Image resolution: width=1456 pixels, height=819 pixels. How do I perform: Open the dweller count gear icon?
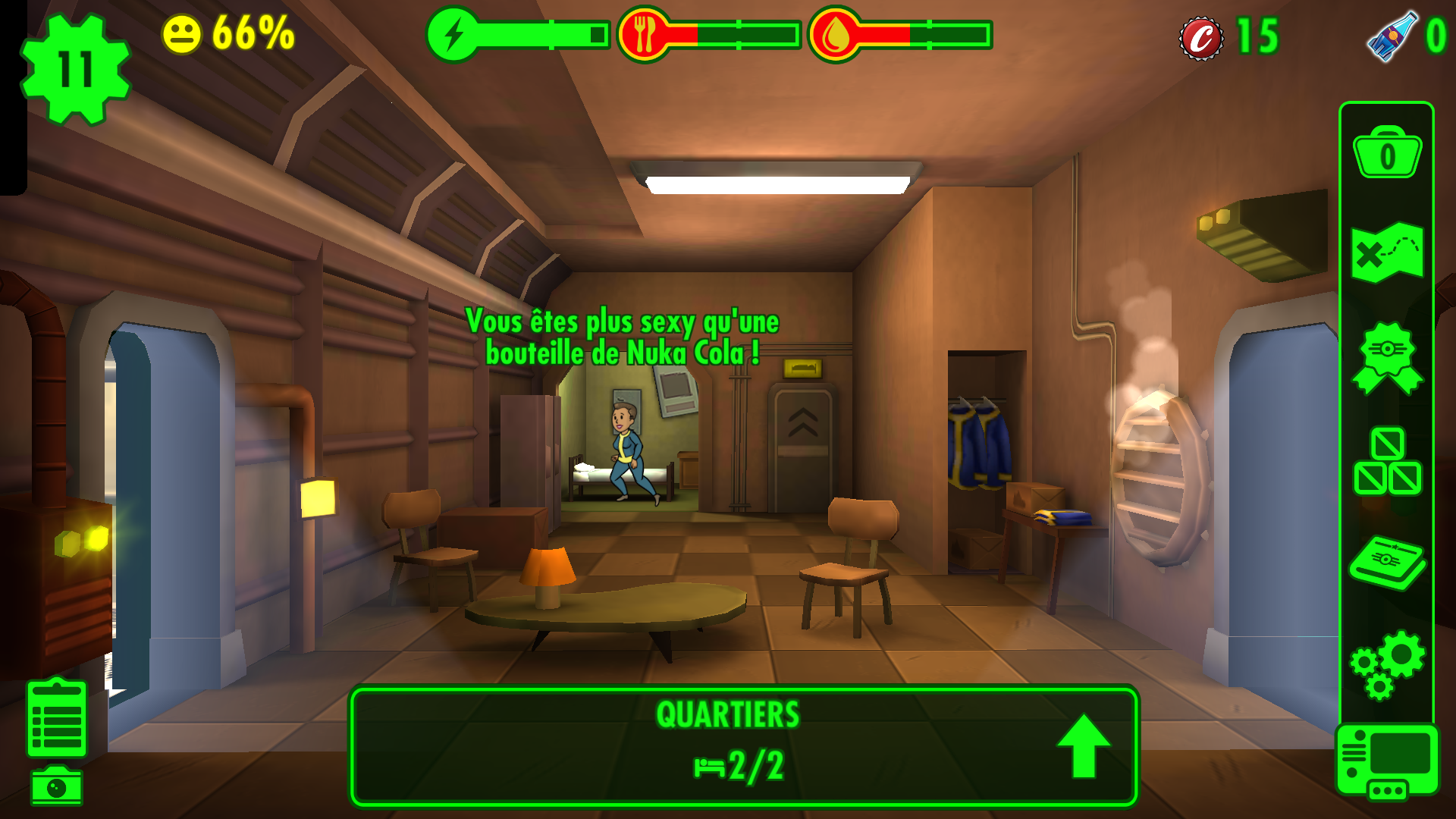coord(75,69)
